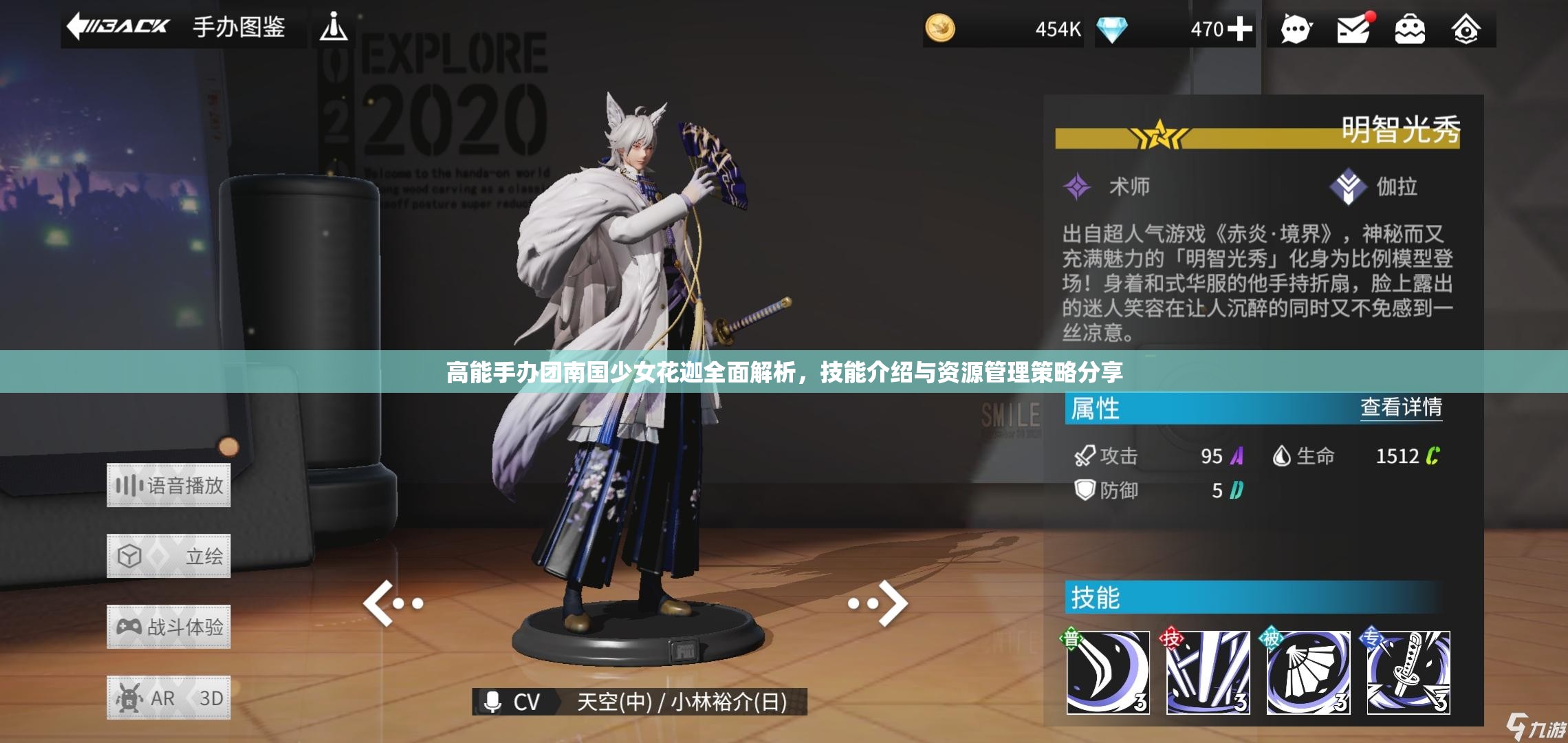Toggle the AR 3D view mode
The image size is (1568, 743).
(x=168, y=698)
